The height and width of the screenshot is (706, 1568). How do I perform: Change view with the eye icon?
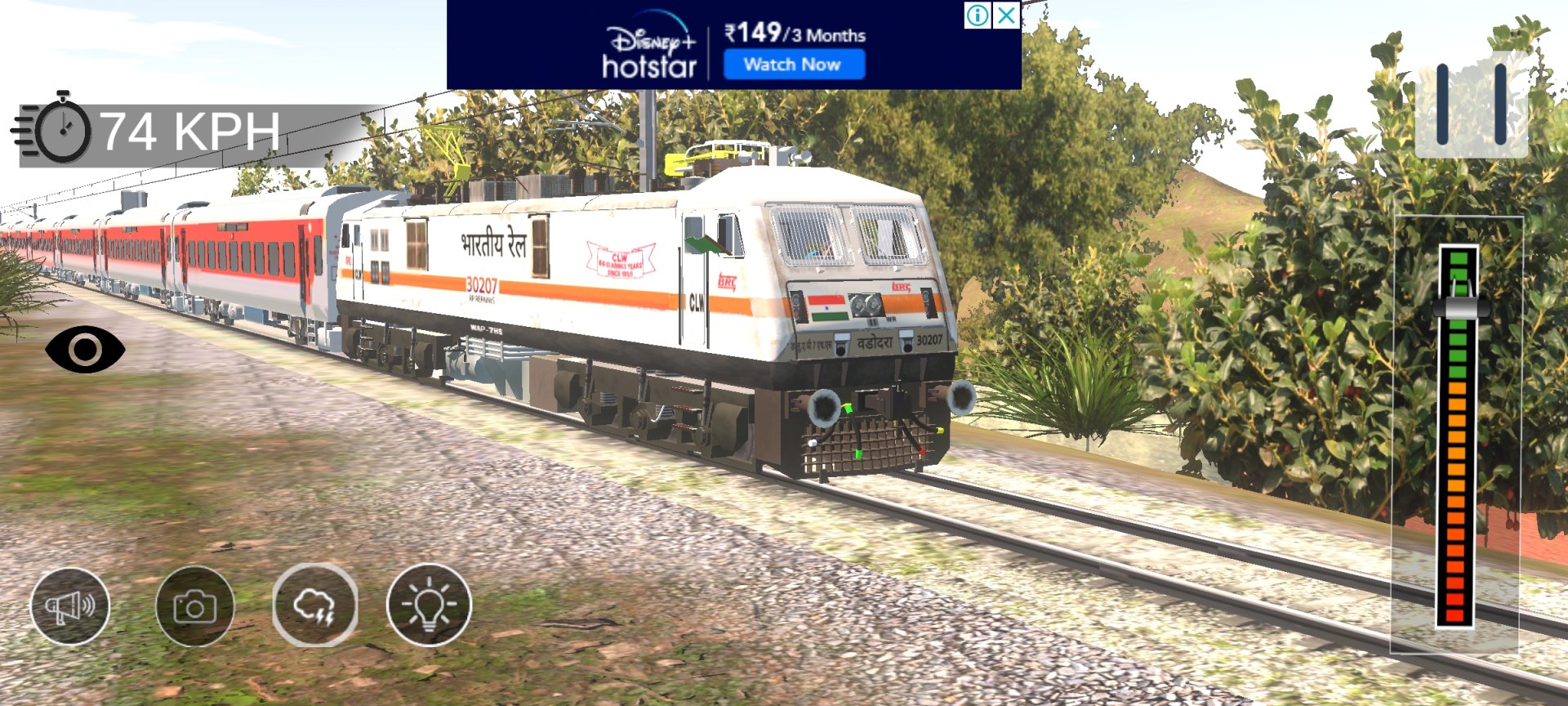[85, 350]
